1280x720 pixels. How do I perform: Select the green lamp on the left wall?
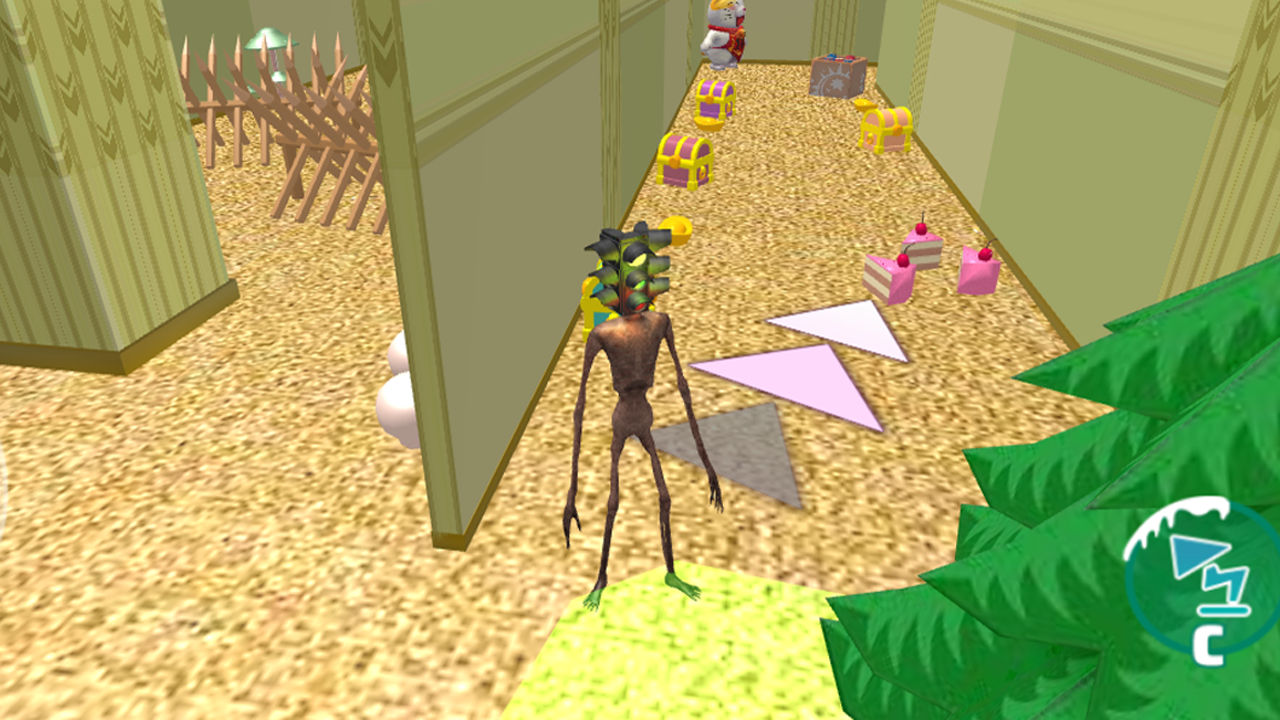[x=268, y=40]
